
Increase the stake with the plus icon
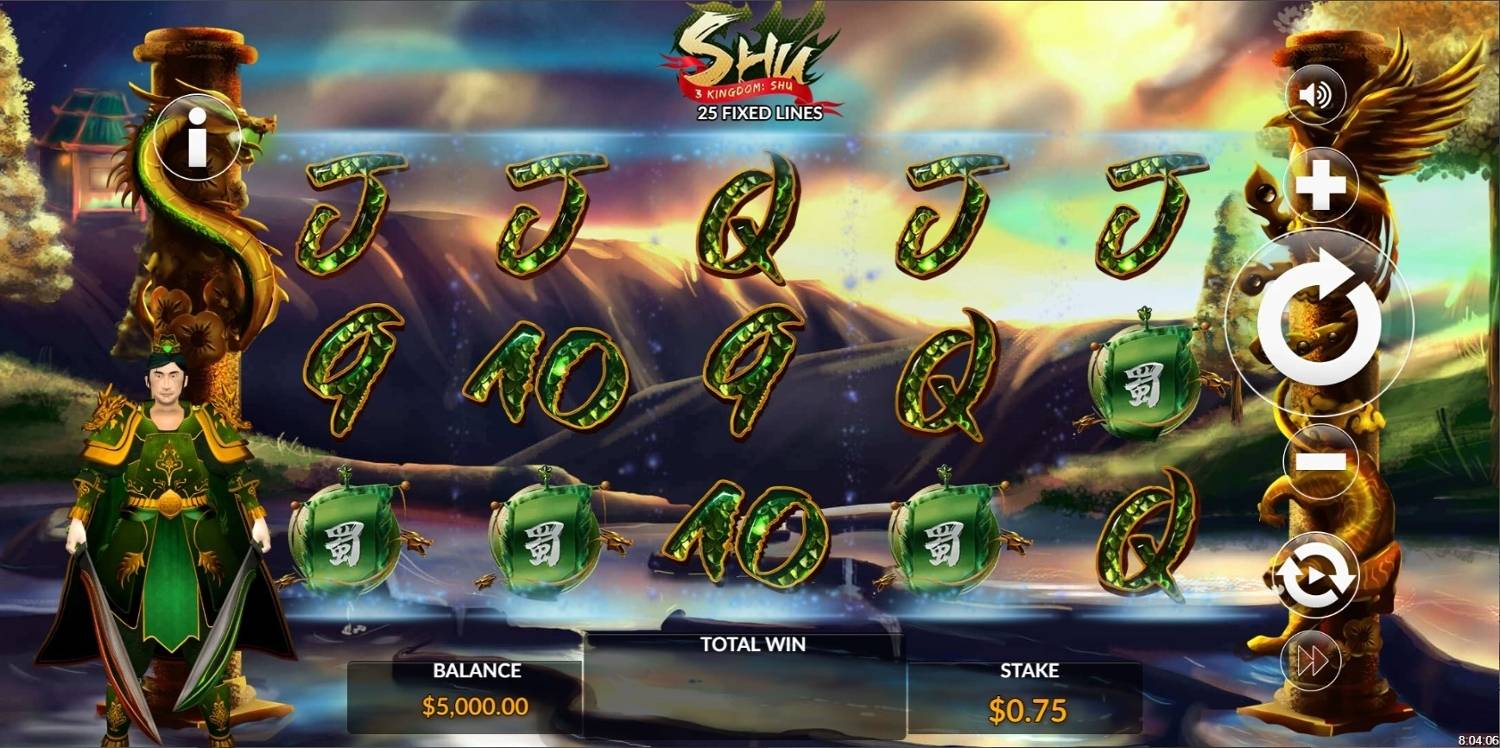(x=1318, y=183)
